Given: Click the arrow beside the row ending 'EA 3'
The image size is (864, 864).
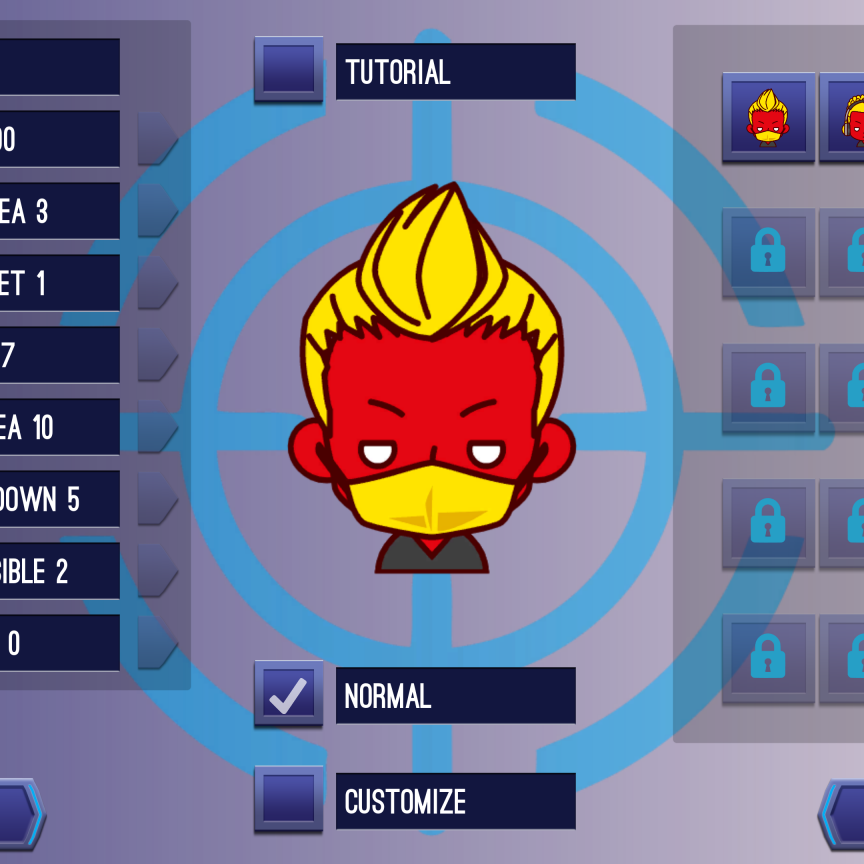Looking at the screenshot, I should click(x=155, y=211).
